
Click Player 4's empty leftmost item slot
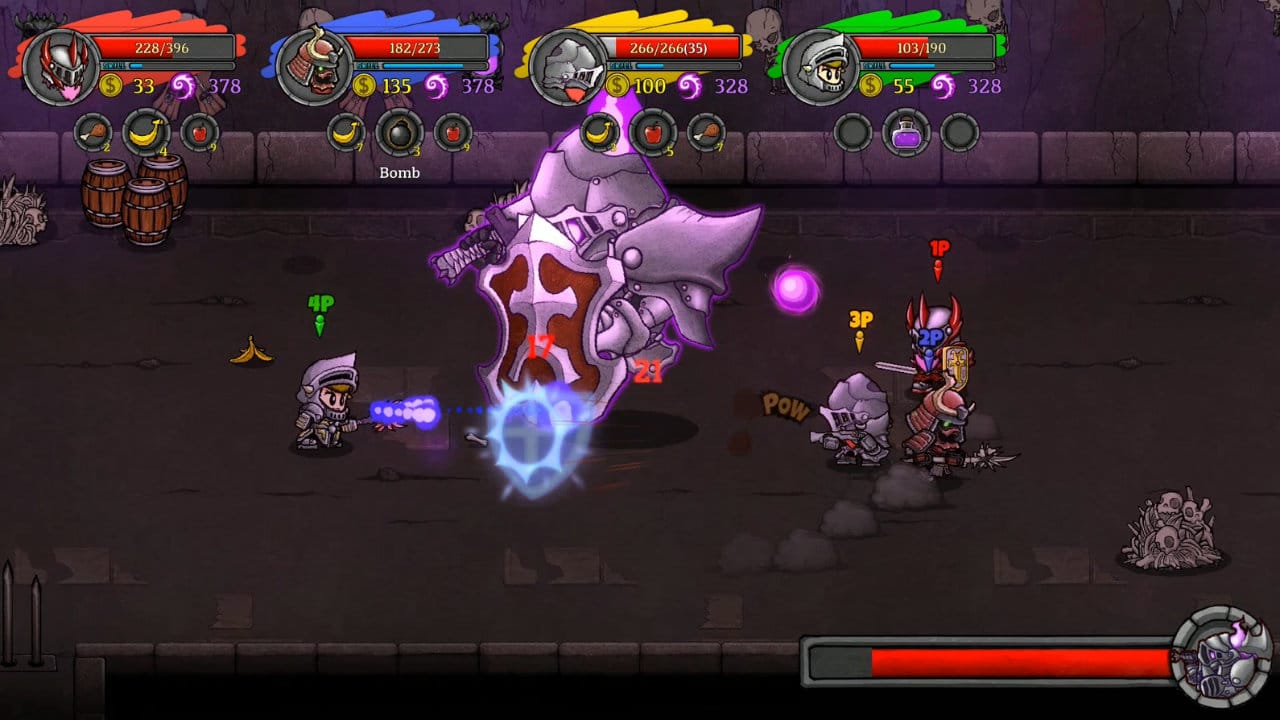[x=851, y=130]
